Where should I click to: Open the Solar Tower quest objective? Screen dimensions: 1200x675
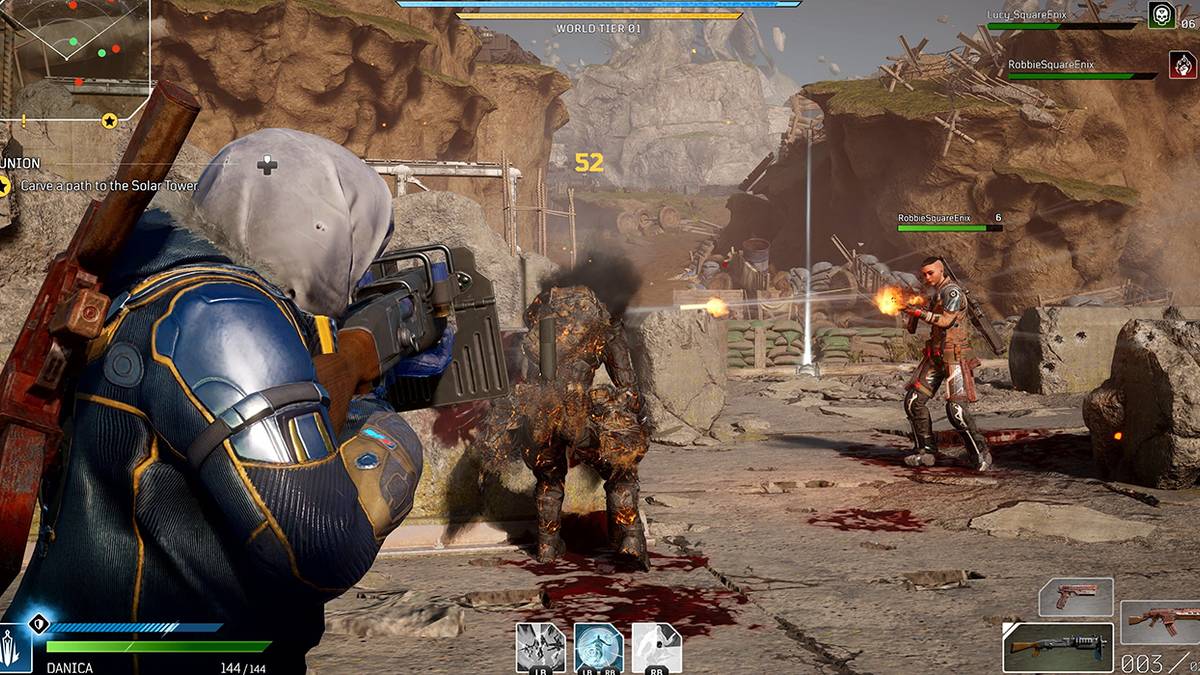tap(109, 185)
